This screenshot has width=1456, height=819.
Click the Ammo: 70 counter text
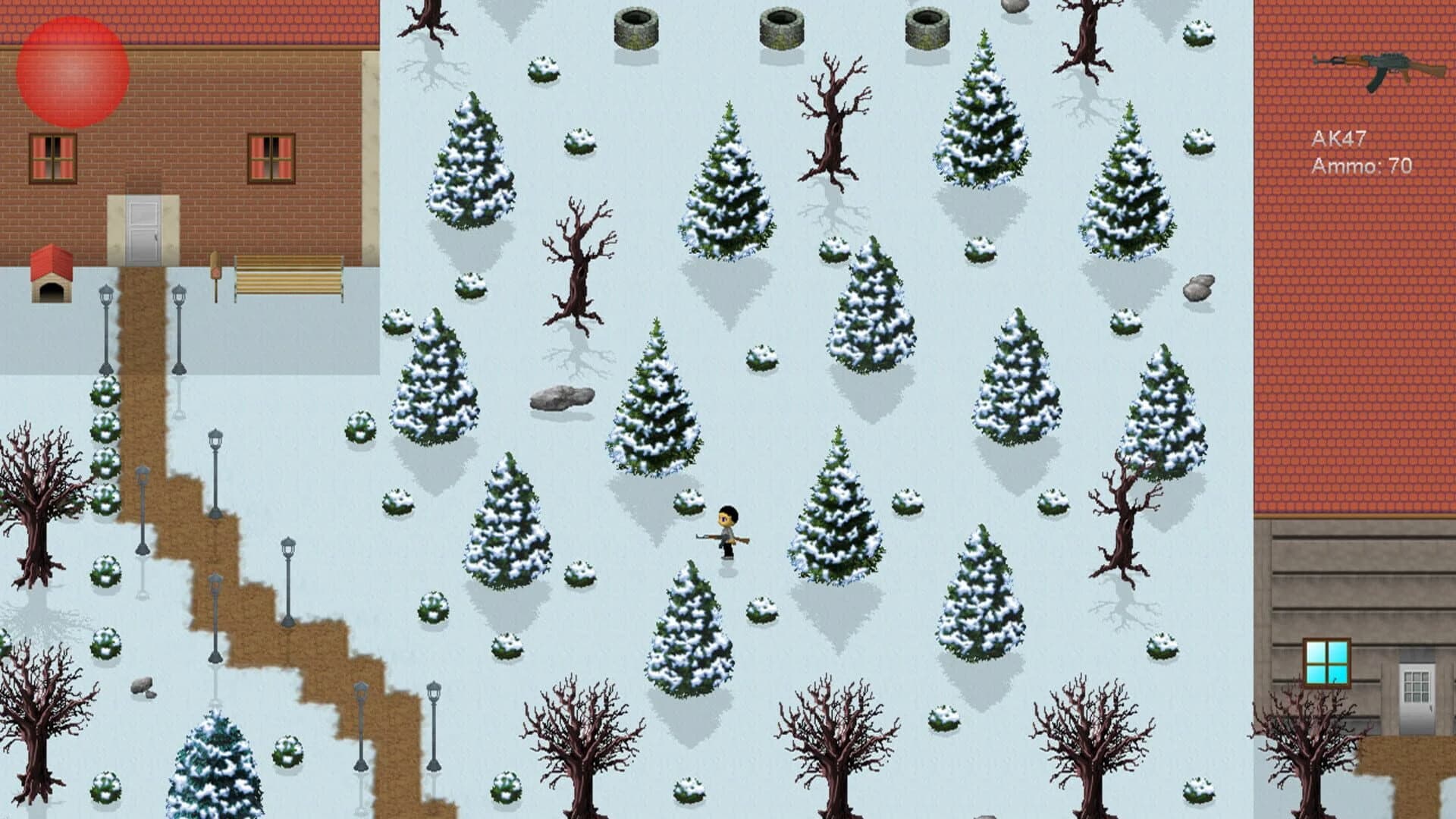(1362, 165)
